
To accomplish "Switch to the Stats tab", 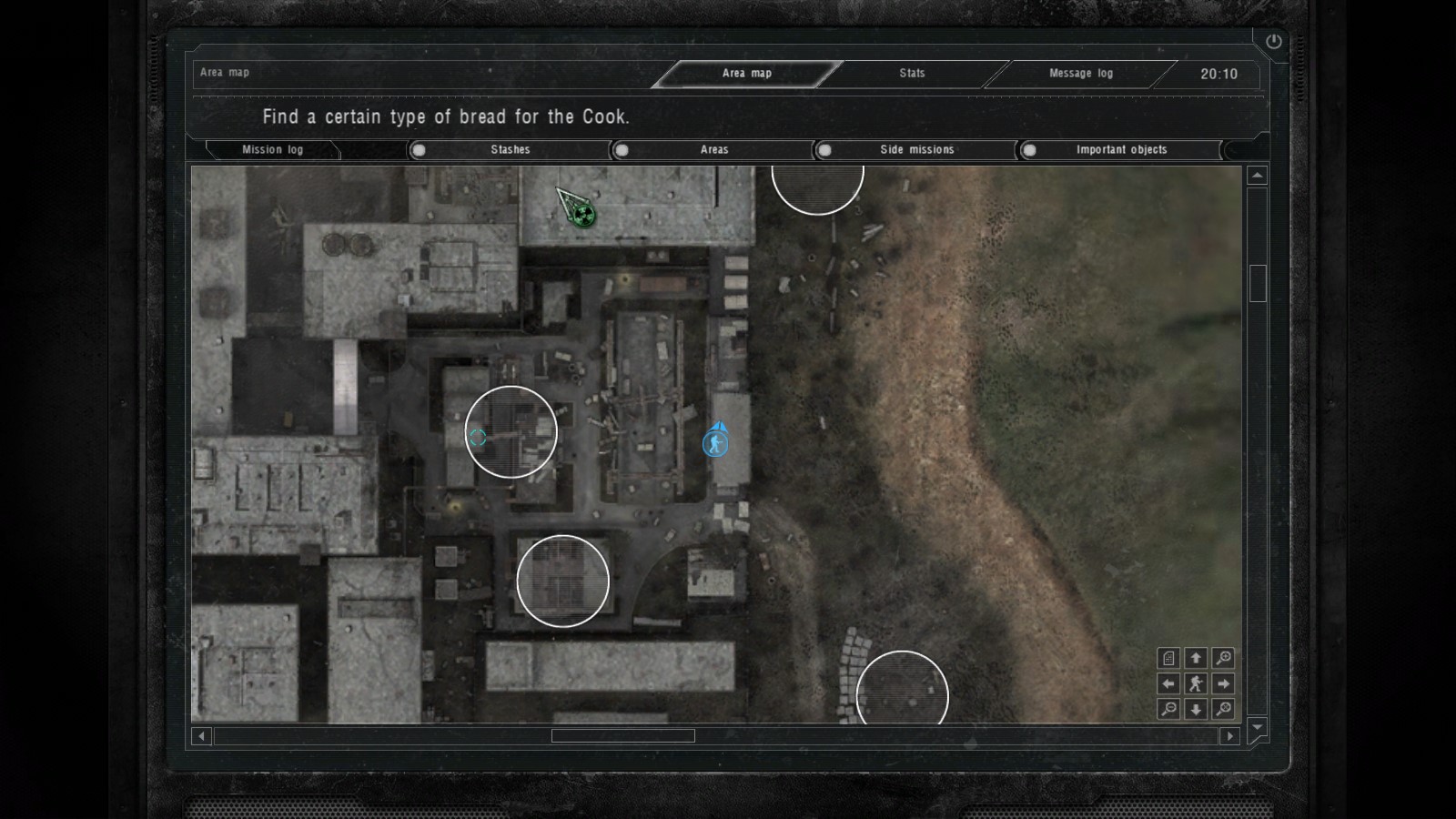I will click(x=912, y=74).
